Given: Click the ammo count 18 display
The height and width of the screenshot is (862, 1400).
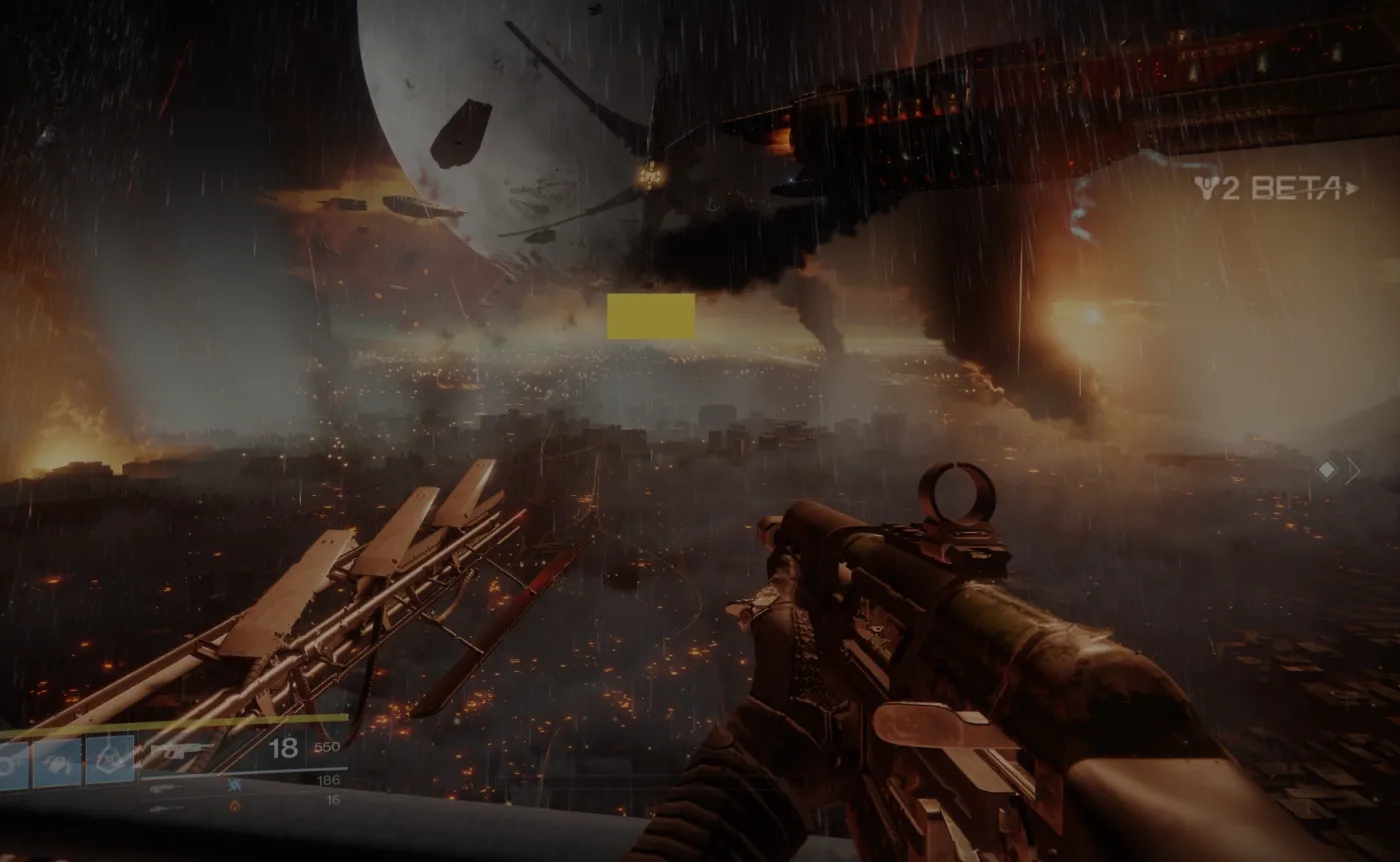Looking at the screenshot, I should click(x=286, y=748).
